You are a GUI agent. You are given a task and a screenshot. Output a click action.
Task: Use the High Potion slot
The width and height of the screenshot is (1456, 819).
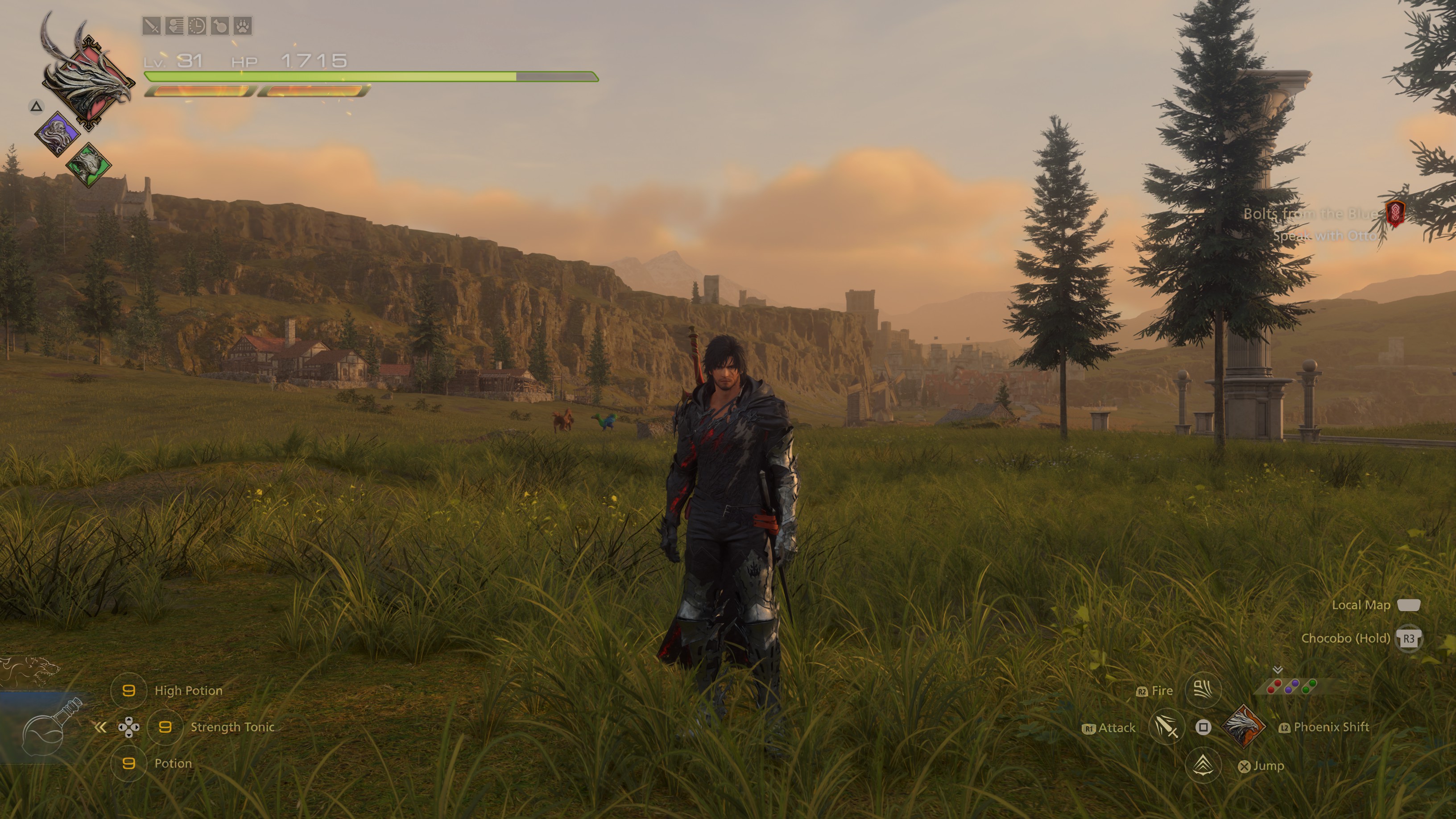point(129,690)
